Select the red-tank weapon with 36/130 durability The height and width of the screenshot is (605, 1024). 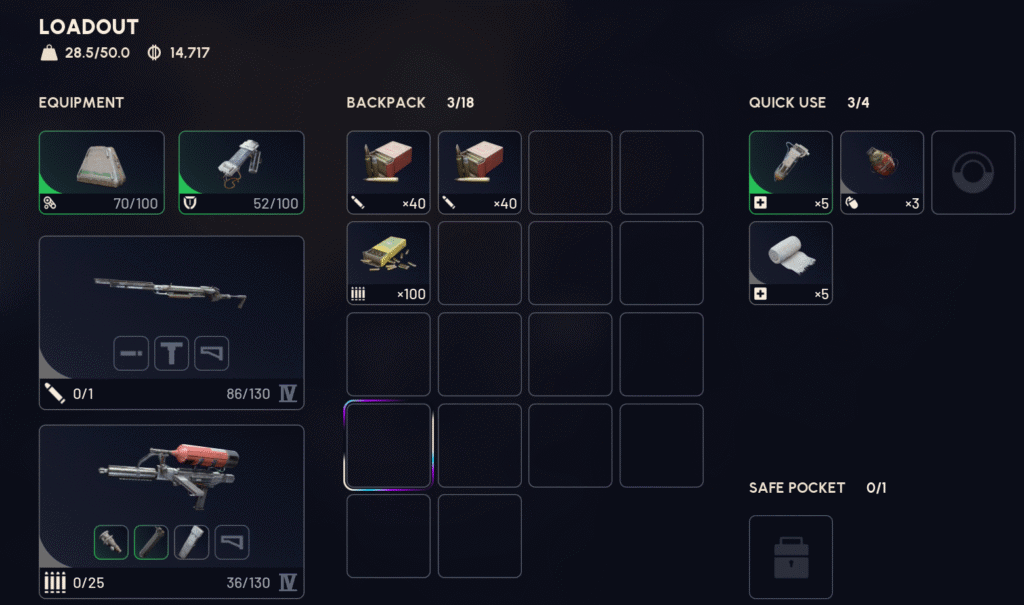click(171, 472)
